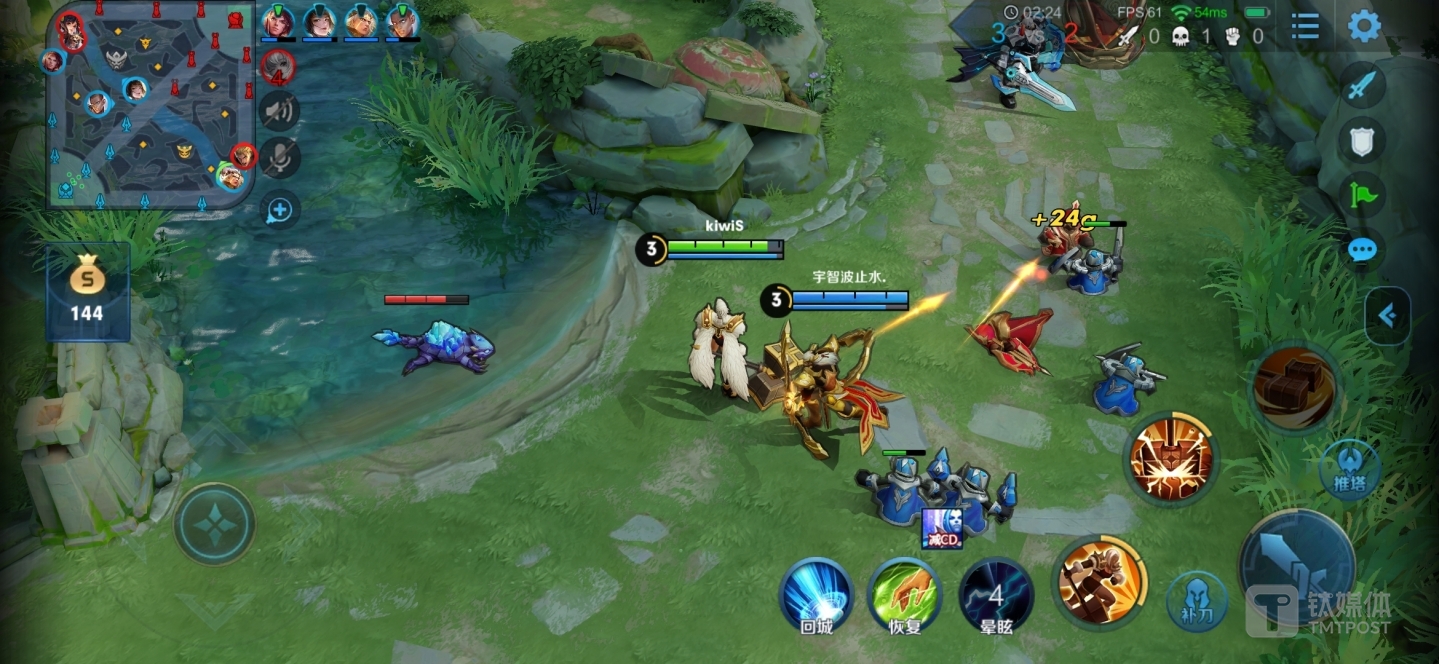
Task: Trigger the ground-smash hammer skill
Action: [x=1170, y=460]
